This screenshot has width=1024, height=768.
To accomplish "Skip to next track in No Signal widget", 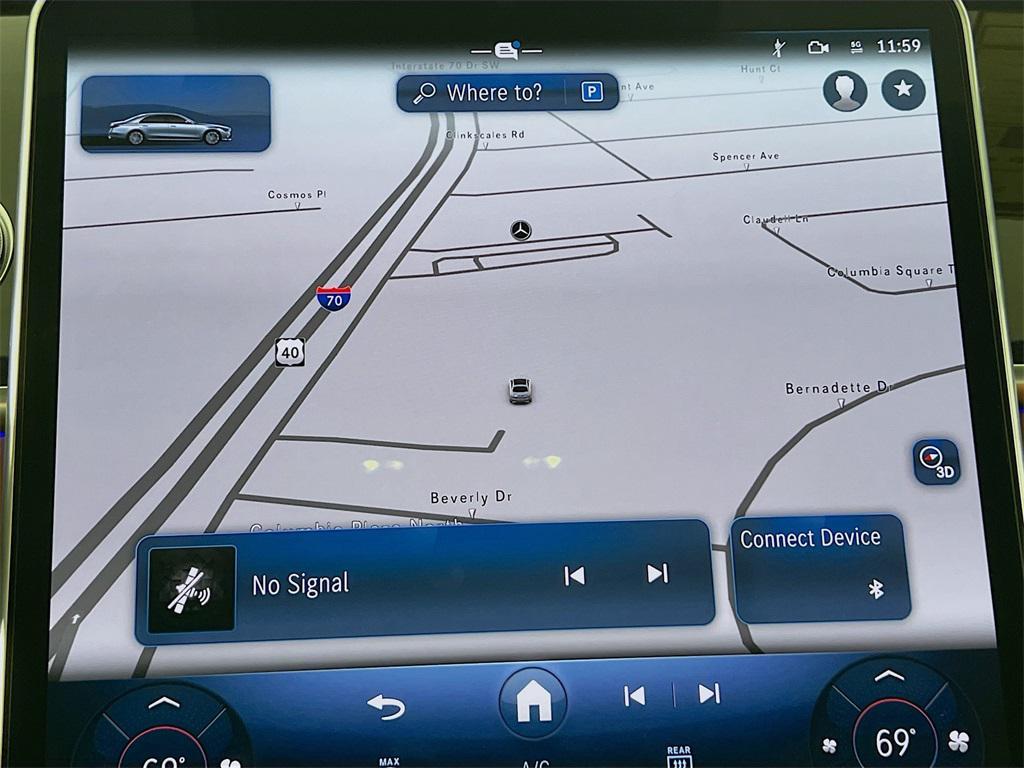I will pyautogui.click(x=657, y=573).
